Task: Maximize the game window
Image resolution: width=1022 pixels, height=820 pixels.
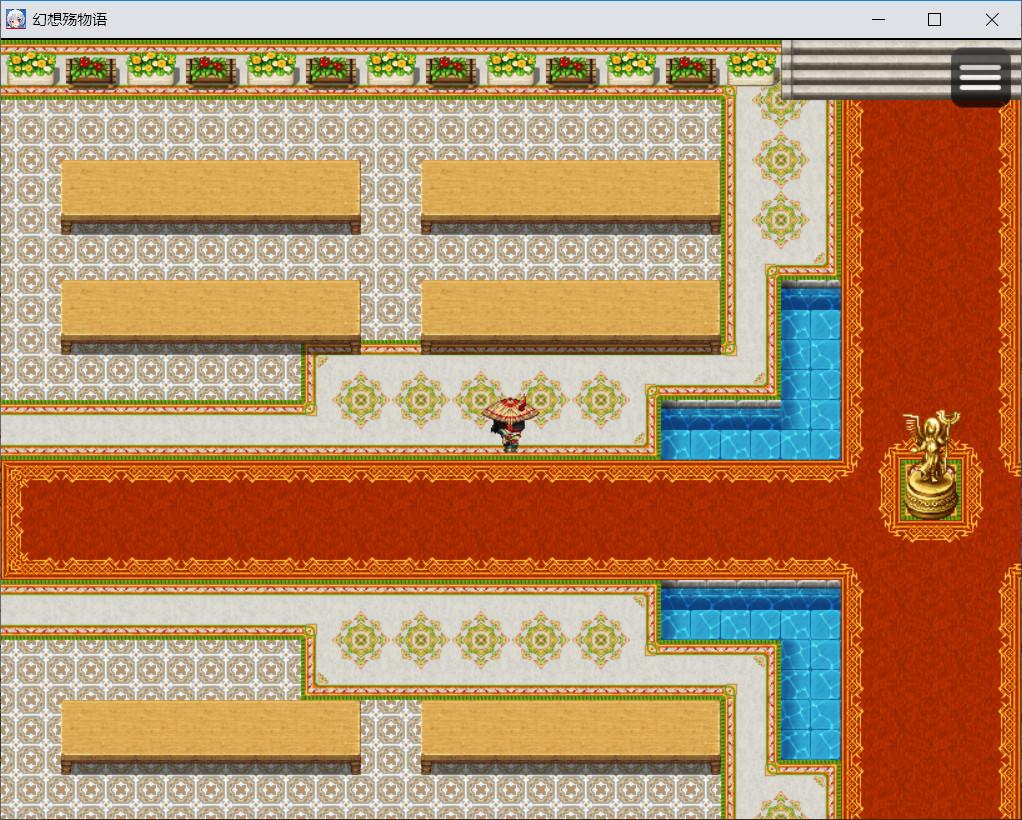Action: pos(934,20)
